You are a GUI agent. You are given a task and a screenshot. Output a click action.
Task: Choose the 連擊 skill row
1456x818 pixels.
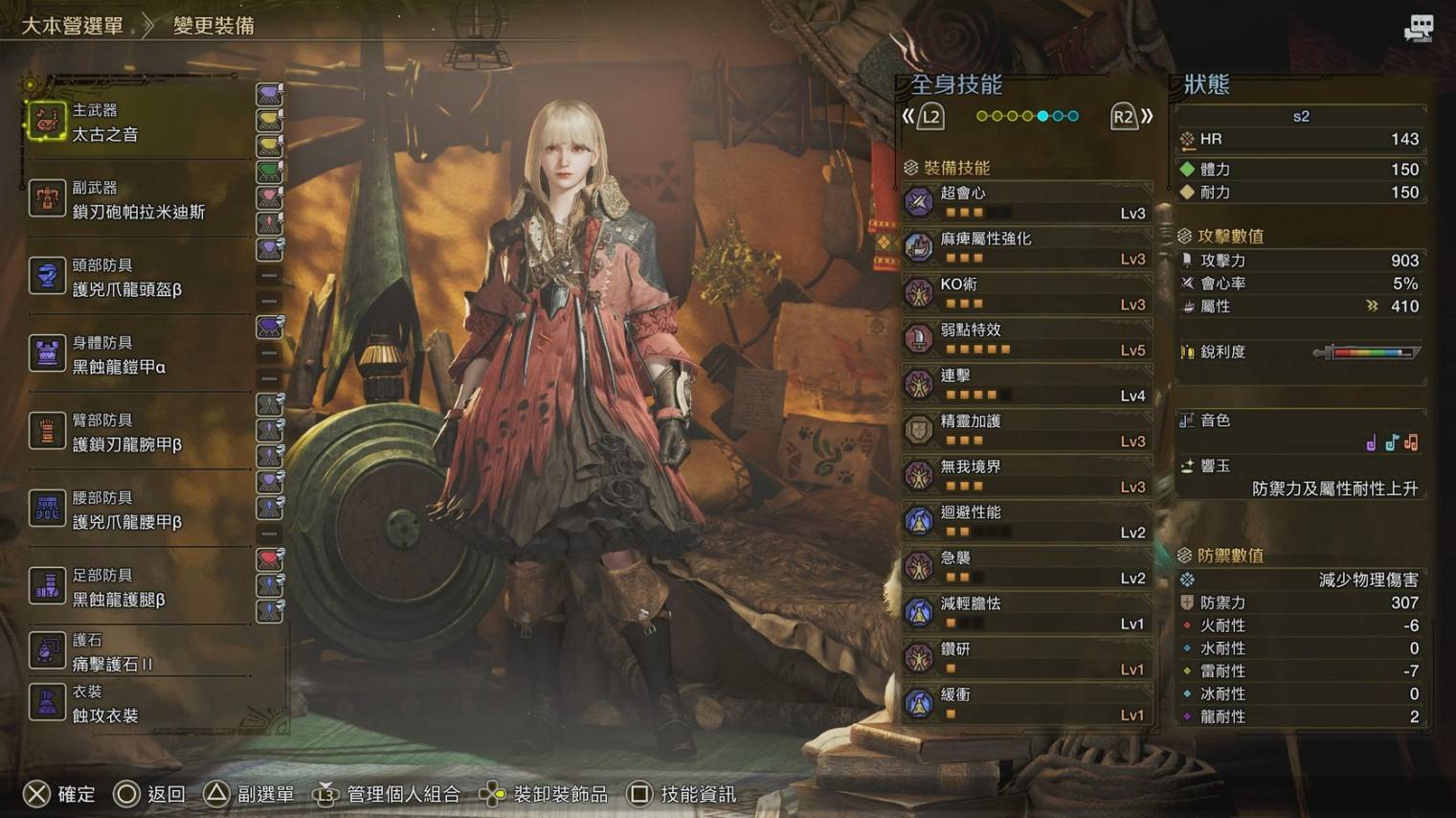pyautogui.click(x=1027, y=385)
